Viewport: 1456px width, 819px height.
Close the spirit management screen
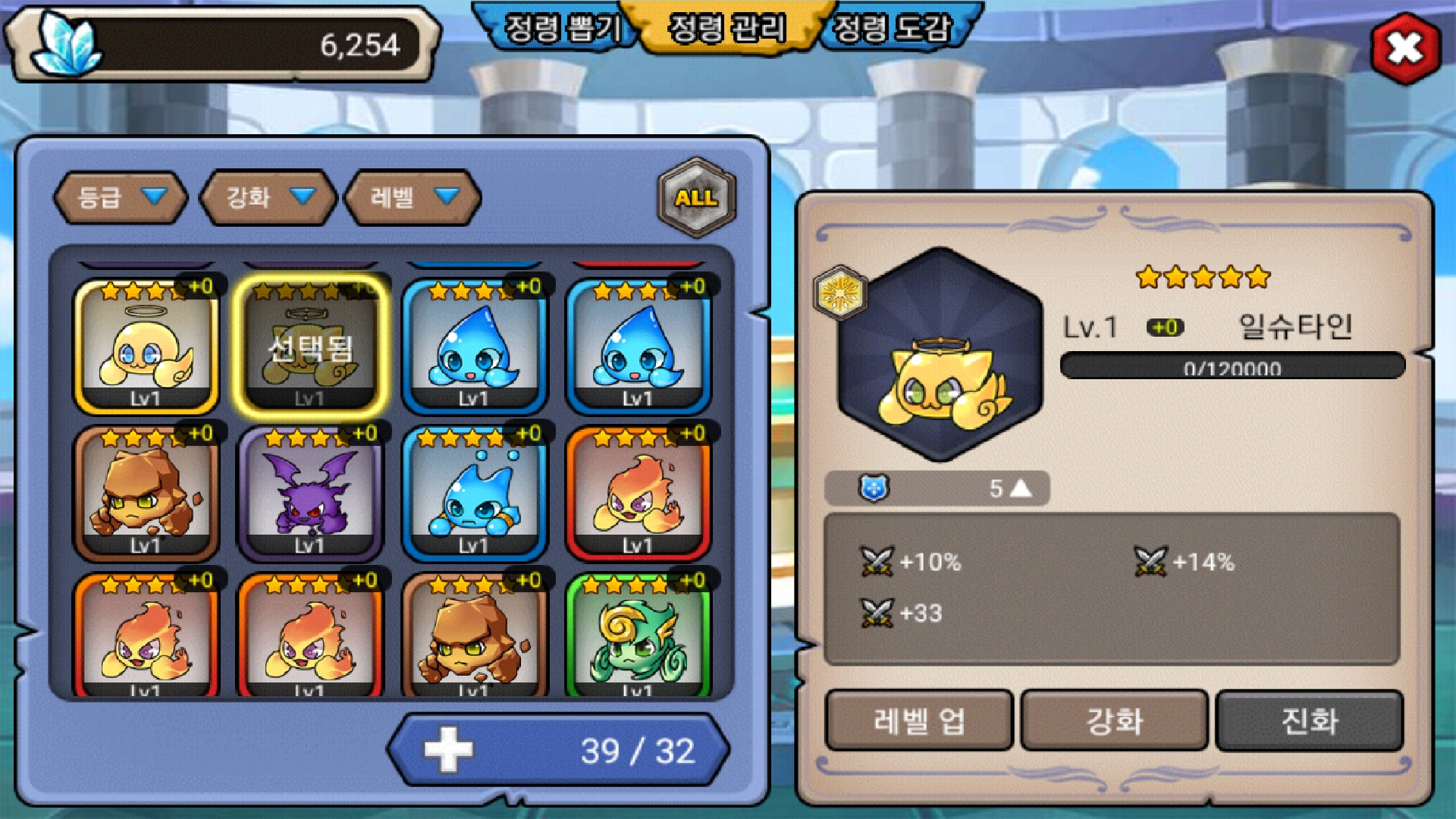[x=1405, y=49]
